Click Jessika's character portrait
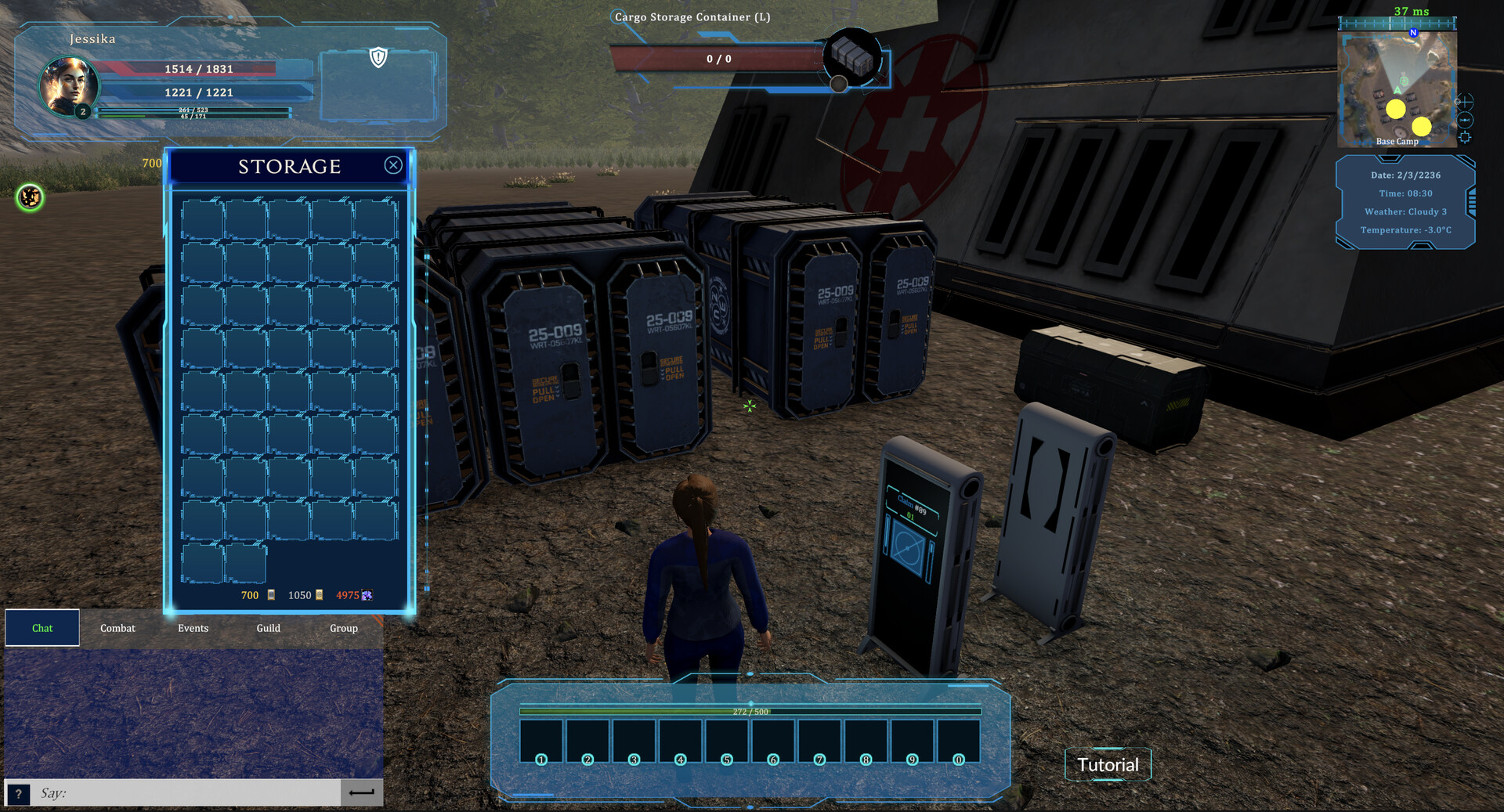 (68, 87)
